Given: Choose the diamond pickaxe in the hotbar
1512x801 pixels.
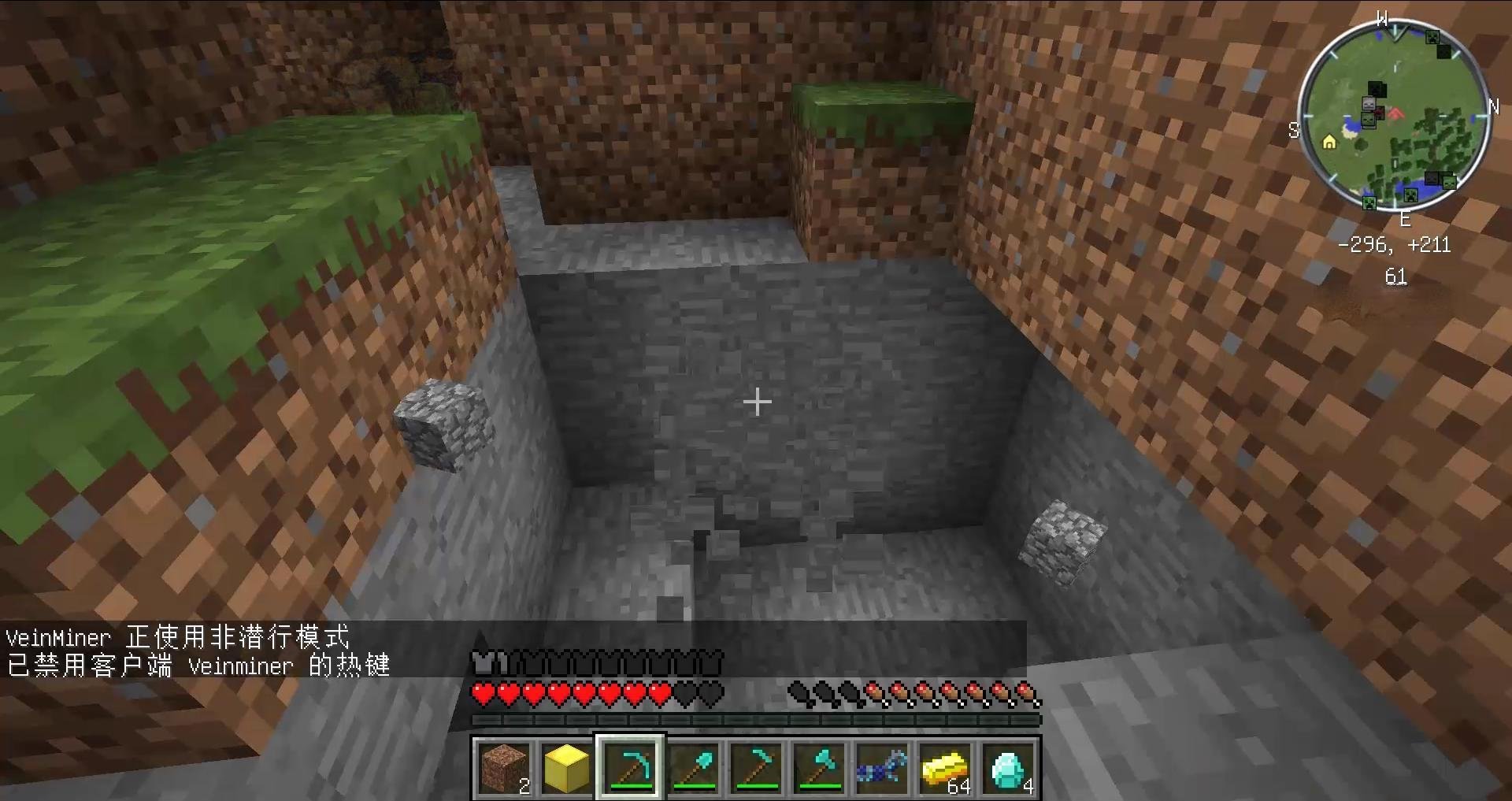Looking at the screenshot, I should pos(630,768).
